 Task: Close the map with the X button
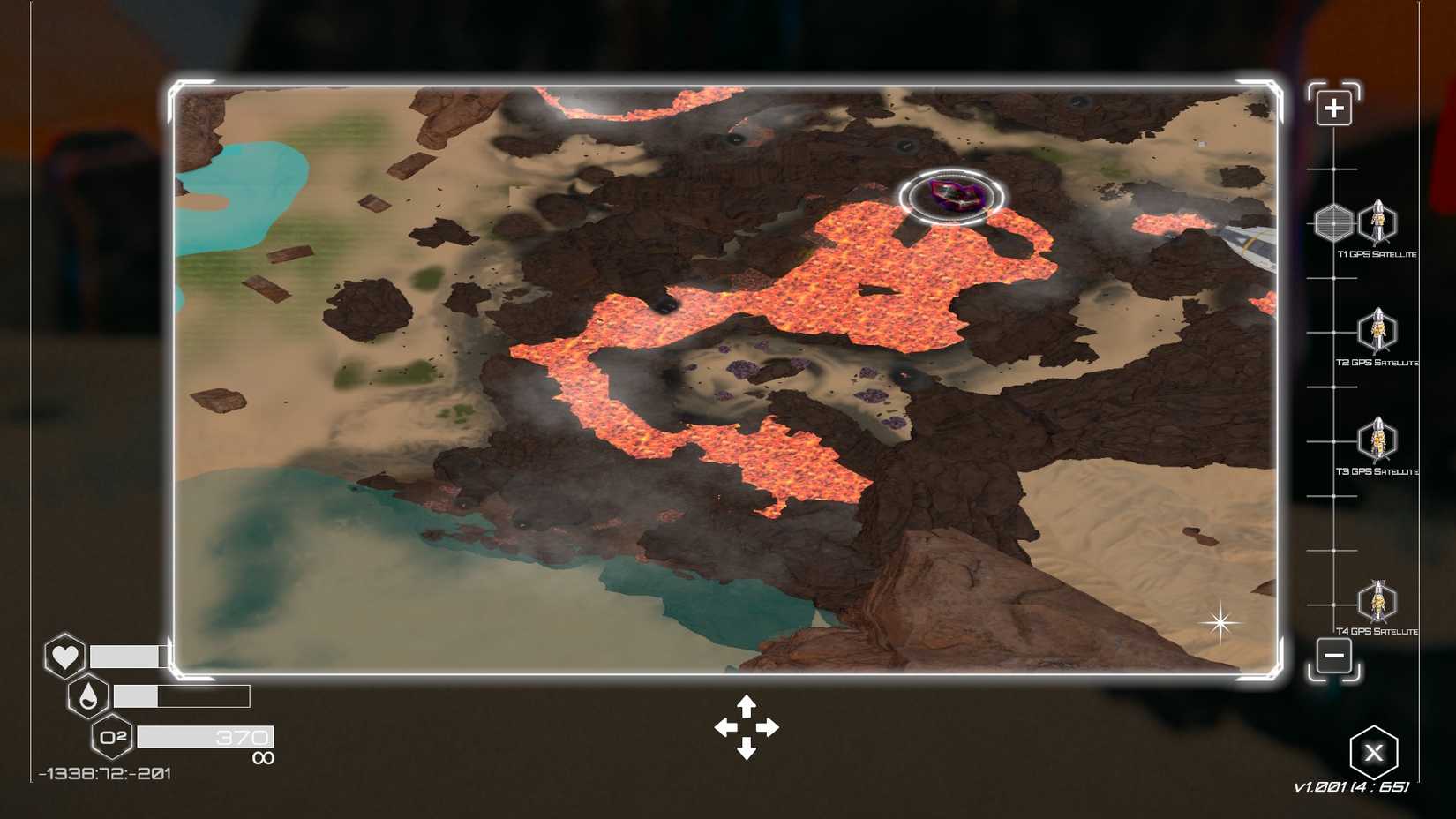click(x=1375, y=752)
